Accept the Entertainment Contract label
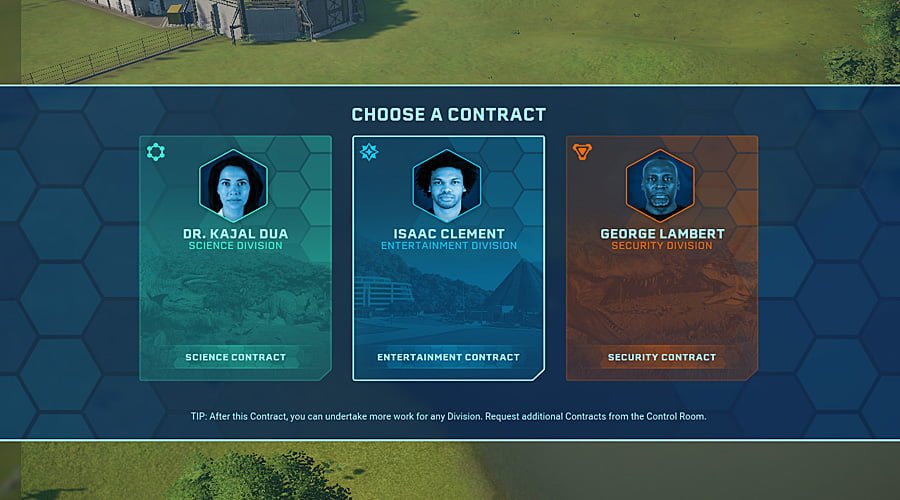This screenshot has width=900, height=500. 448,357
